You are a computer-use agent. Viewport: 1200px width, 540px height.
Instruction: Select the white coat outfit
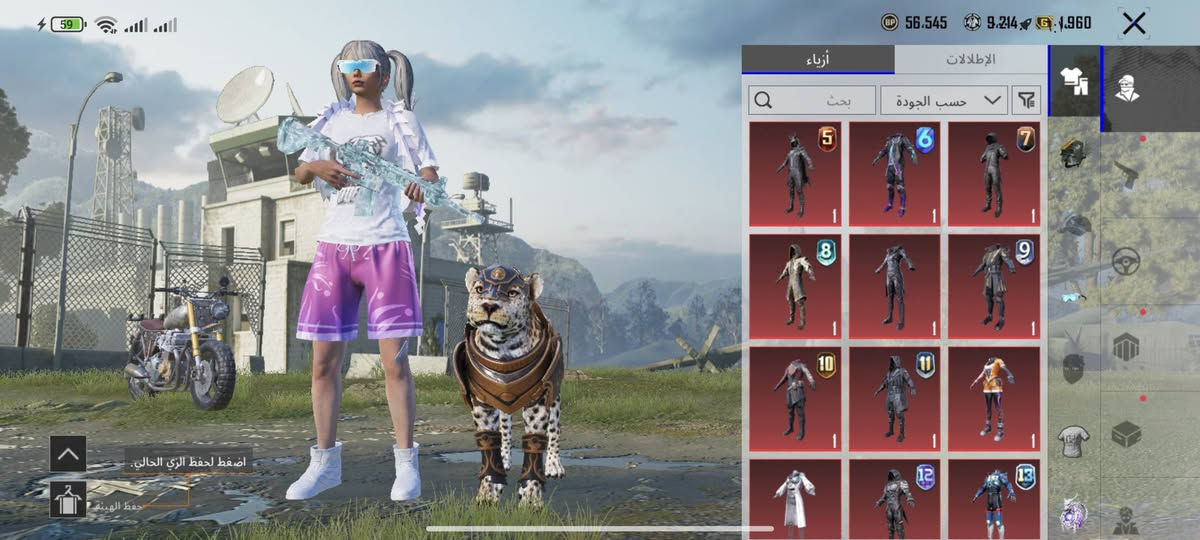pyautogui.click(x=795, y=498)
